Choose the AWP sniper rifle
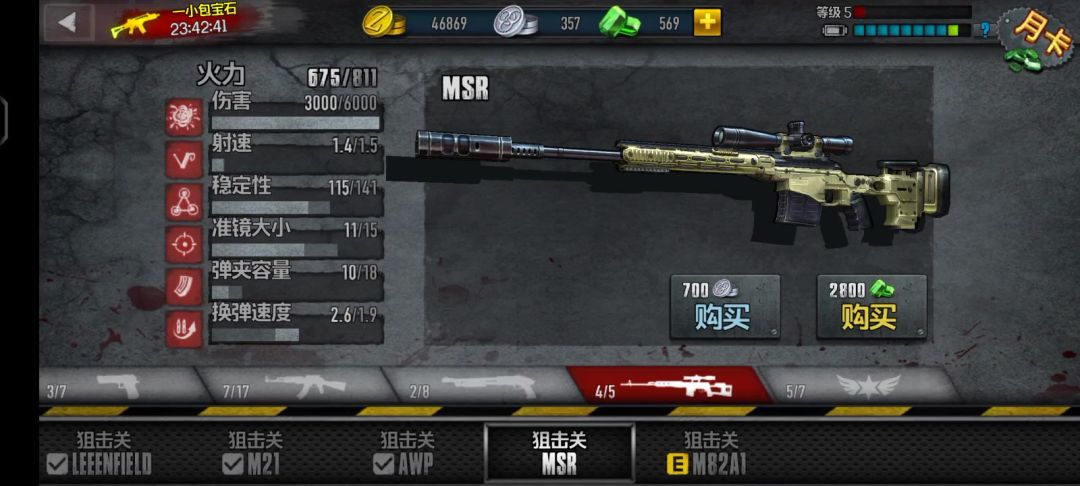 (x=407, y=452)
